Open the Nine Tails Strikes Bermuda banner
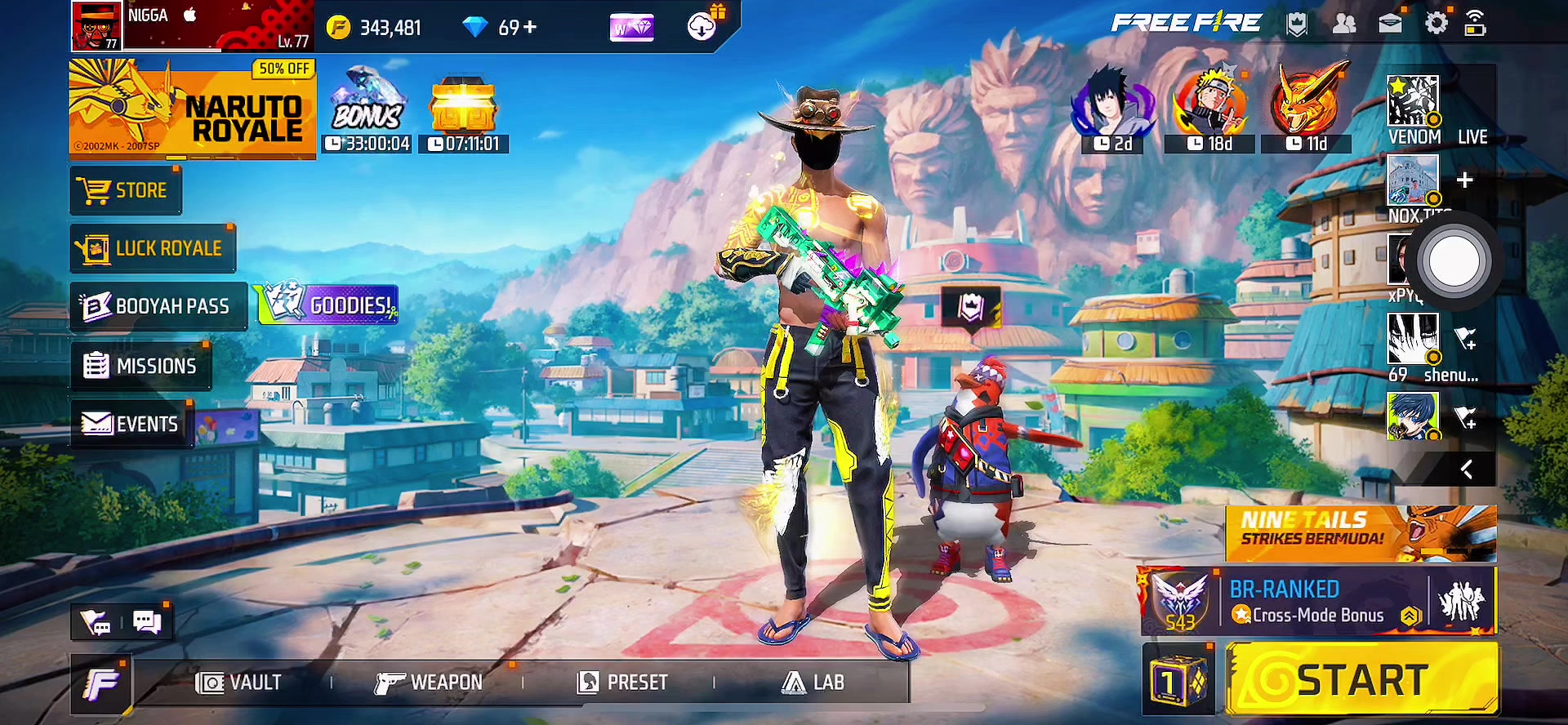The height and width of the screenshot is (725, 1568). point(1361,533)
